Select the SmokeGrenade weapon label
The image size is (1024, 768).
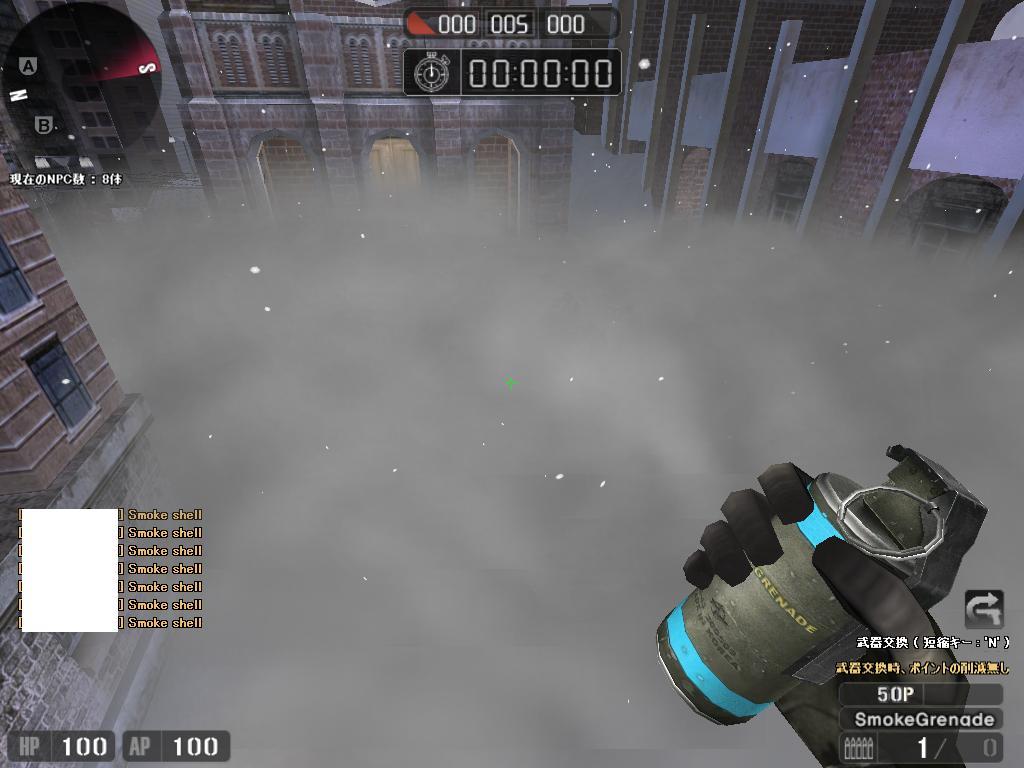click(x=923, y=719)
